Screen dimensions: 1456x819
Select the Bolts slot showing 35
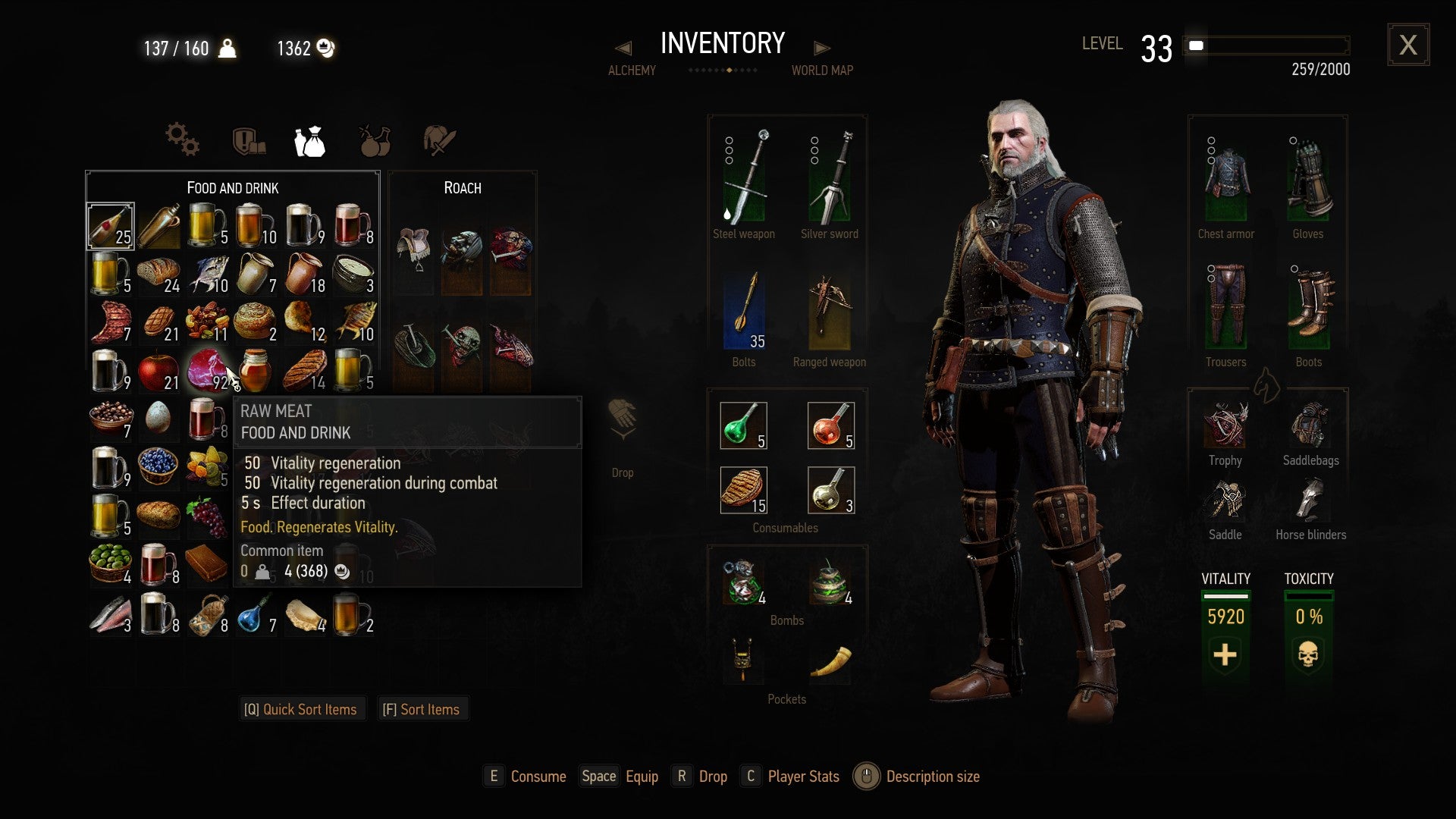click(744, 311)
